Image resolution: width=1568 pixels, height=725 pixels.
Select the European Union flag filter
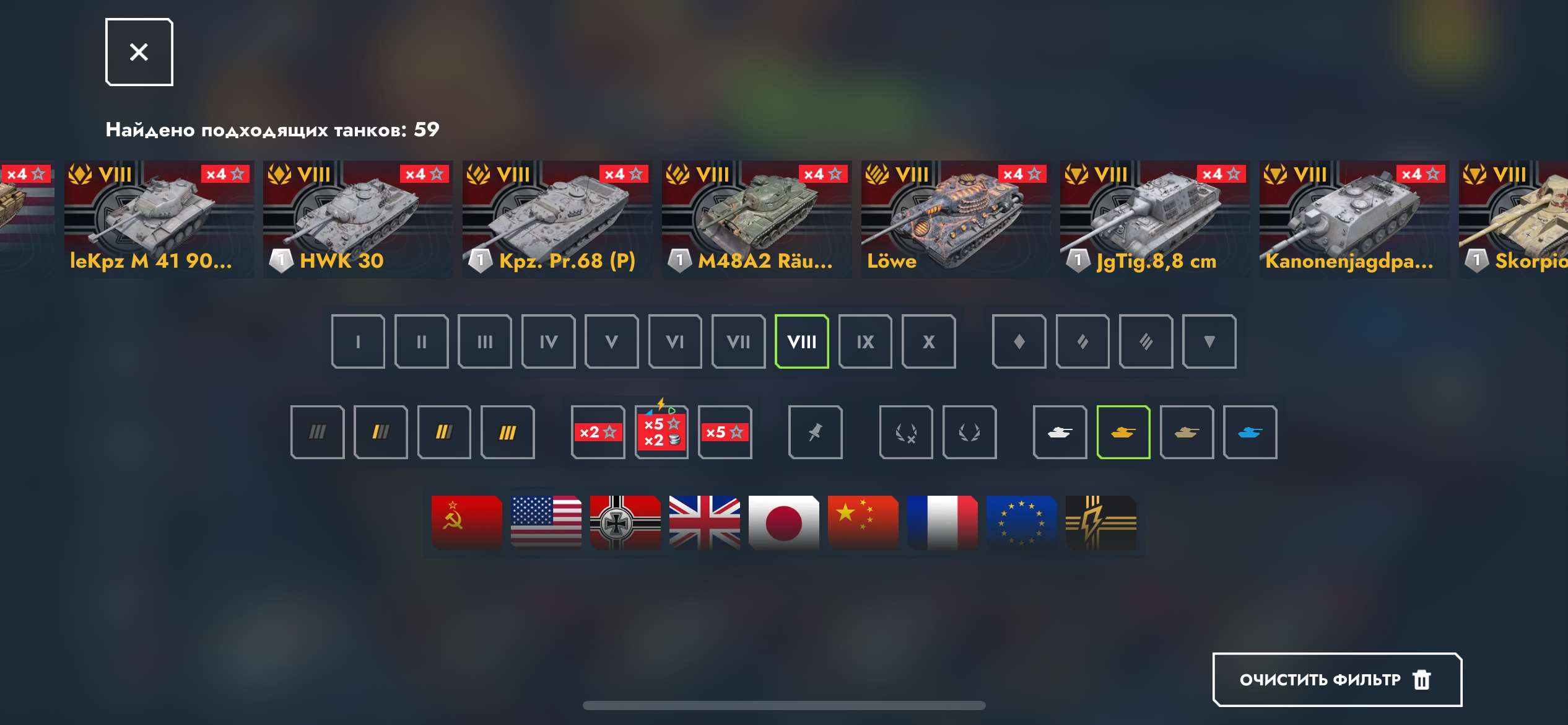(1022, 522)
